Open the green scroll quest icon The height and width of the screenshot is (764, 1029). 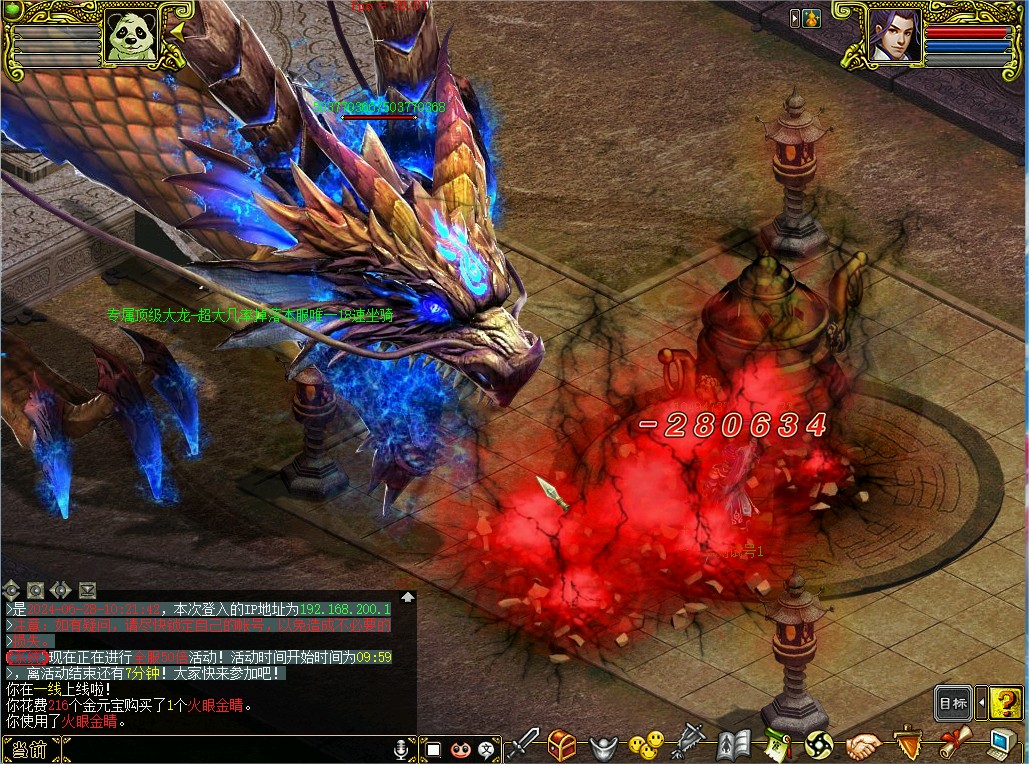[776, 745]
